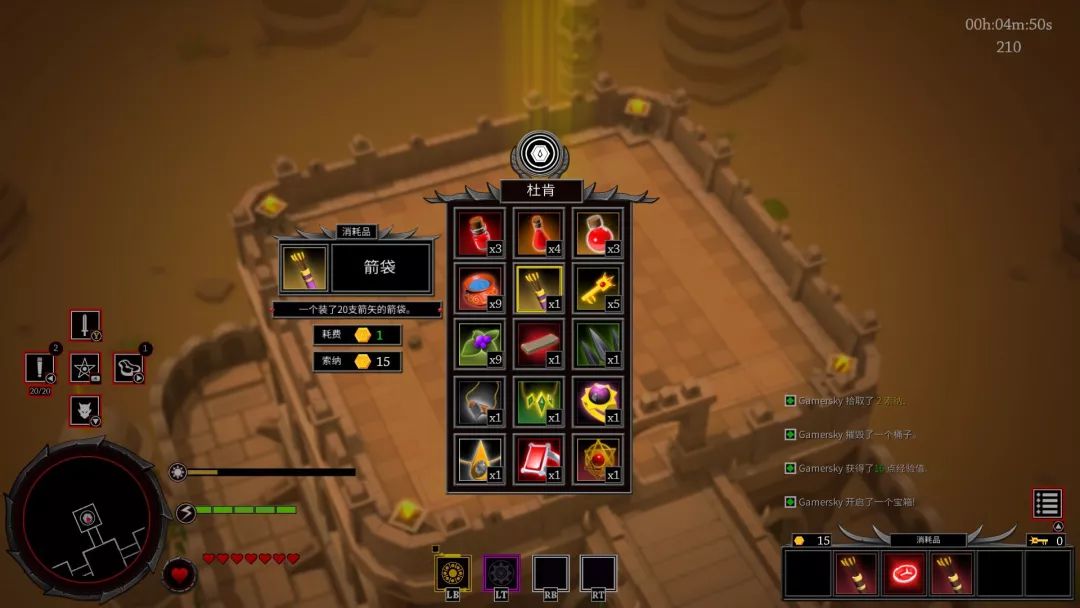Pick the dark spikes shop item

point(598,345)
